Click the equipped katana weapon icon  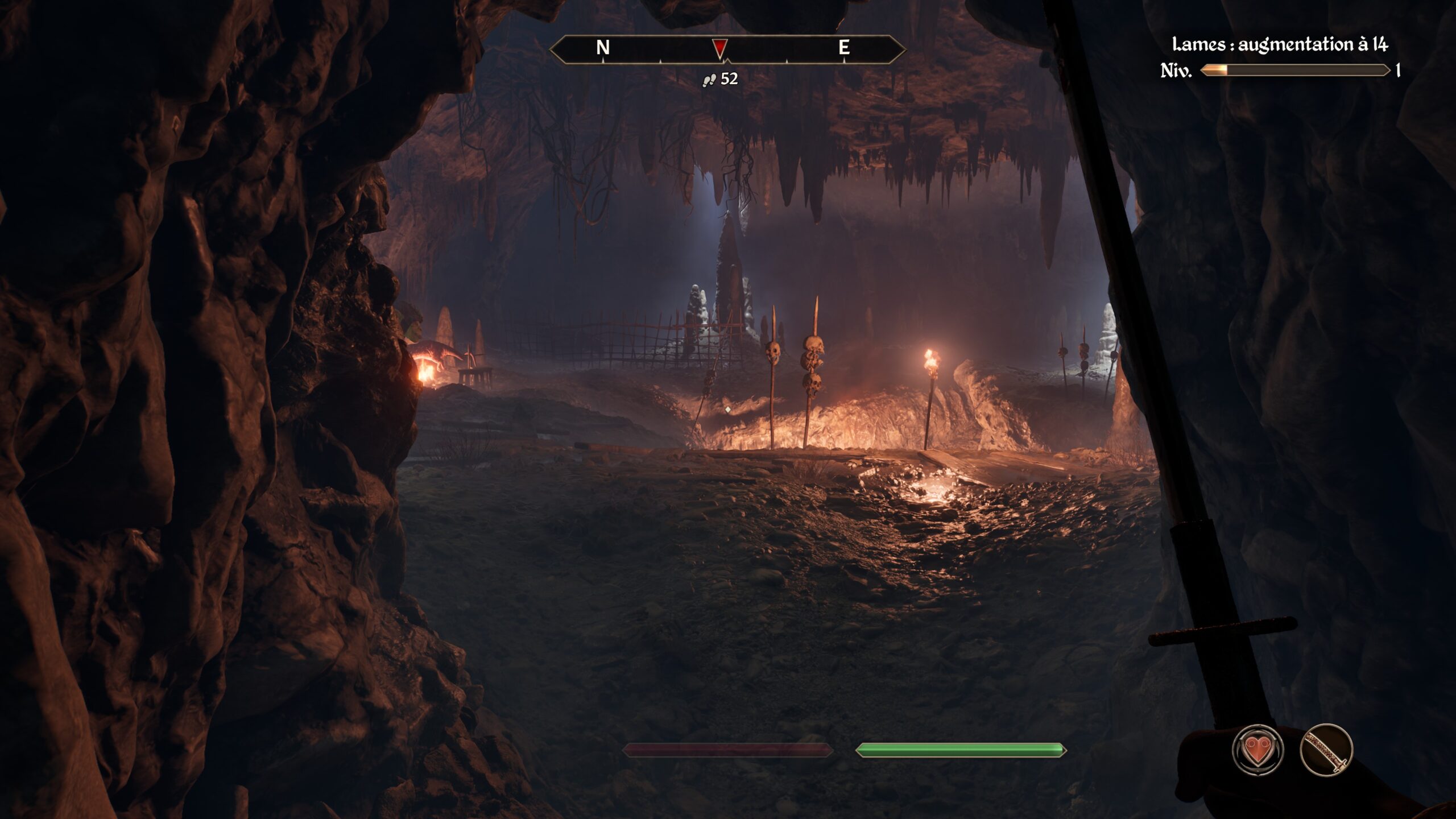[x=1326, y=750]
